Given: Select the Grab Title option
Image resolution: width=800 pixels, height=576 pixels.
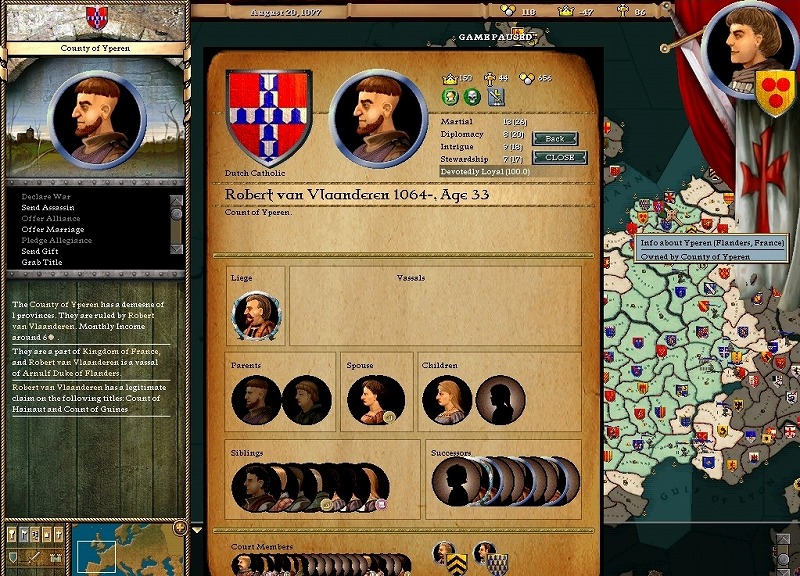Looking at the screenshot, I should pos(42,262).
